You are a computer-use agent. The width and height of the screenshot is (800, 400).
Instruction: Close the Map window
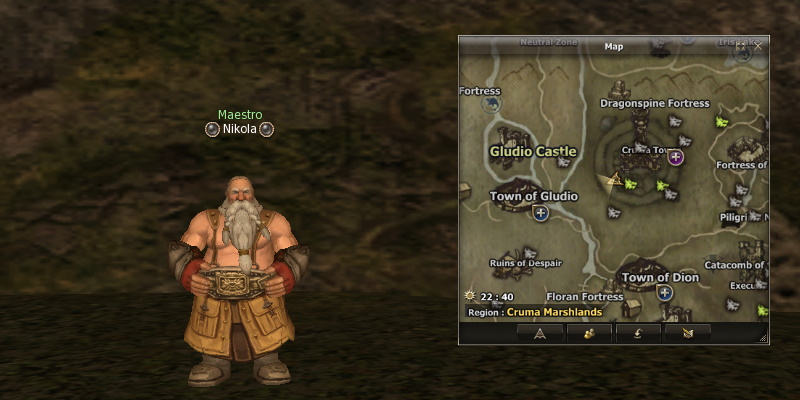point(757,46)
